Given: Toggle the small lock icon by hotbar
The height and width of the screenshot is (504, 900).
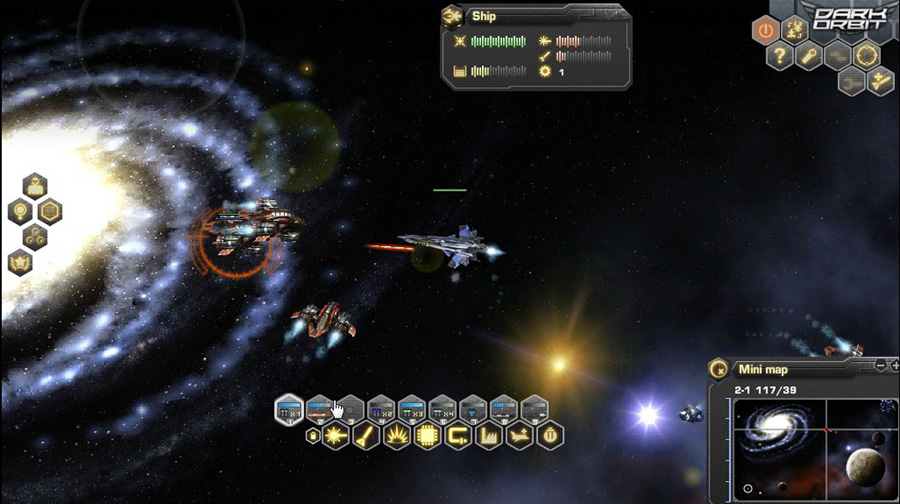Looking at the screenshot, I should (x=312, y=436).
